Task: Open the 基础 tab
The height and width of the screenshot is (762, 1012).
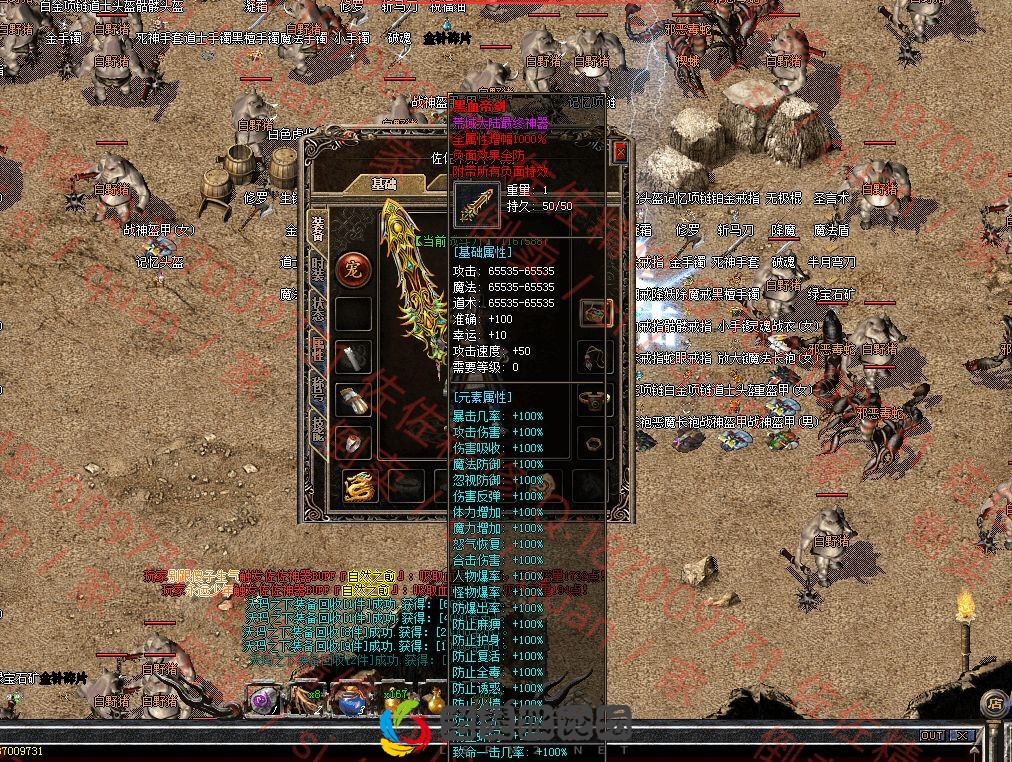Action: [x=383, y=184]
